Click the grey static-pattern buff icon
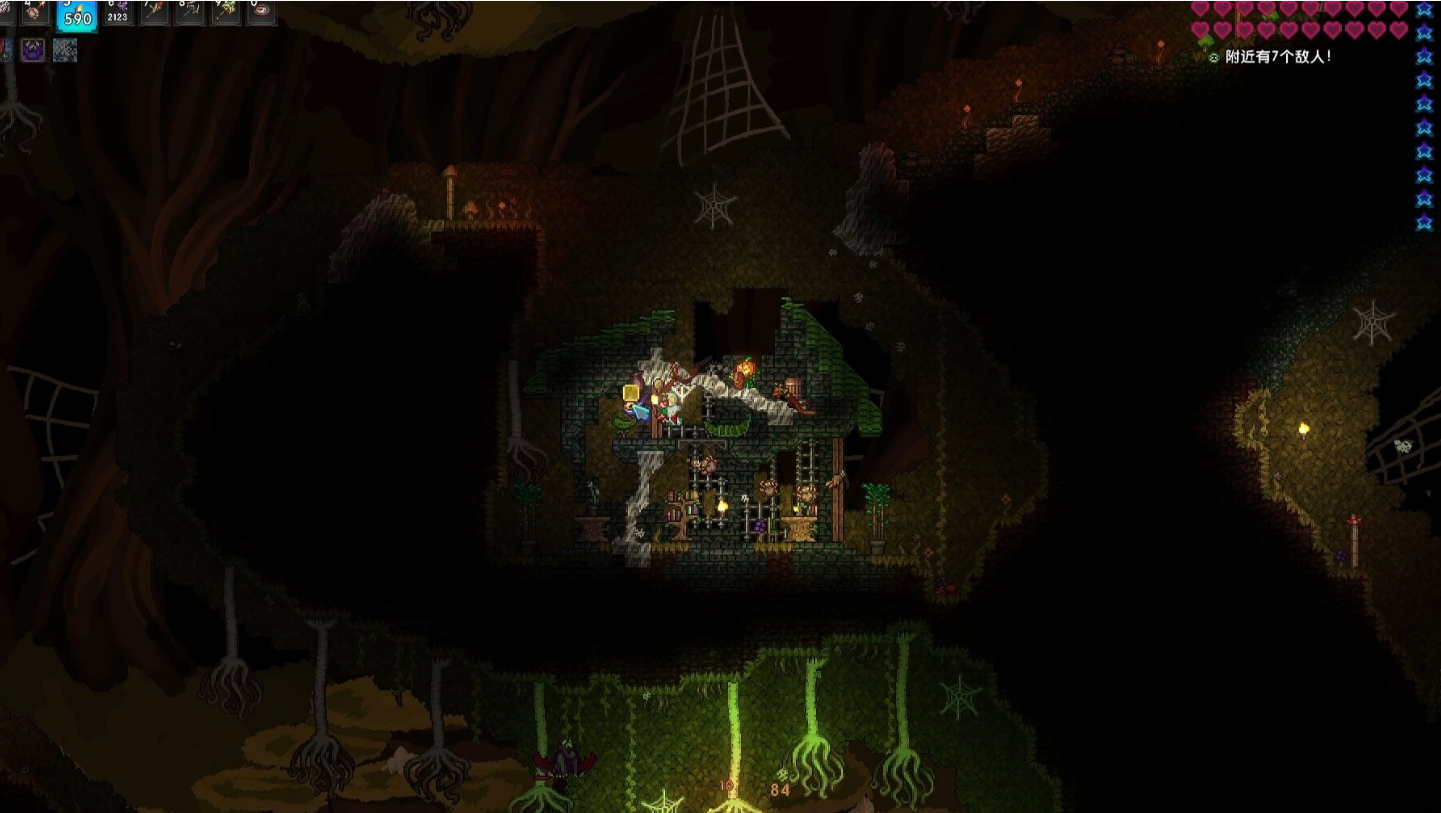The image size is (1441, 813). pos(65,49)
